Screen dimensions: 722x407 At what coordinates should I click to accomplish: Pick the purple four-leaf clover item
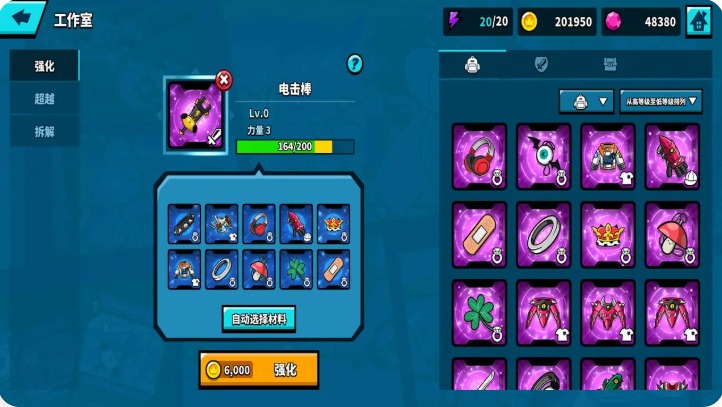[x=479, y=312]
